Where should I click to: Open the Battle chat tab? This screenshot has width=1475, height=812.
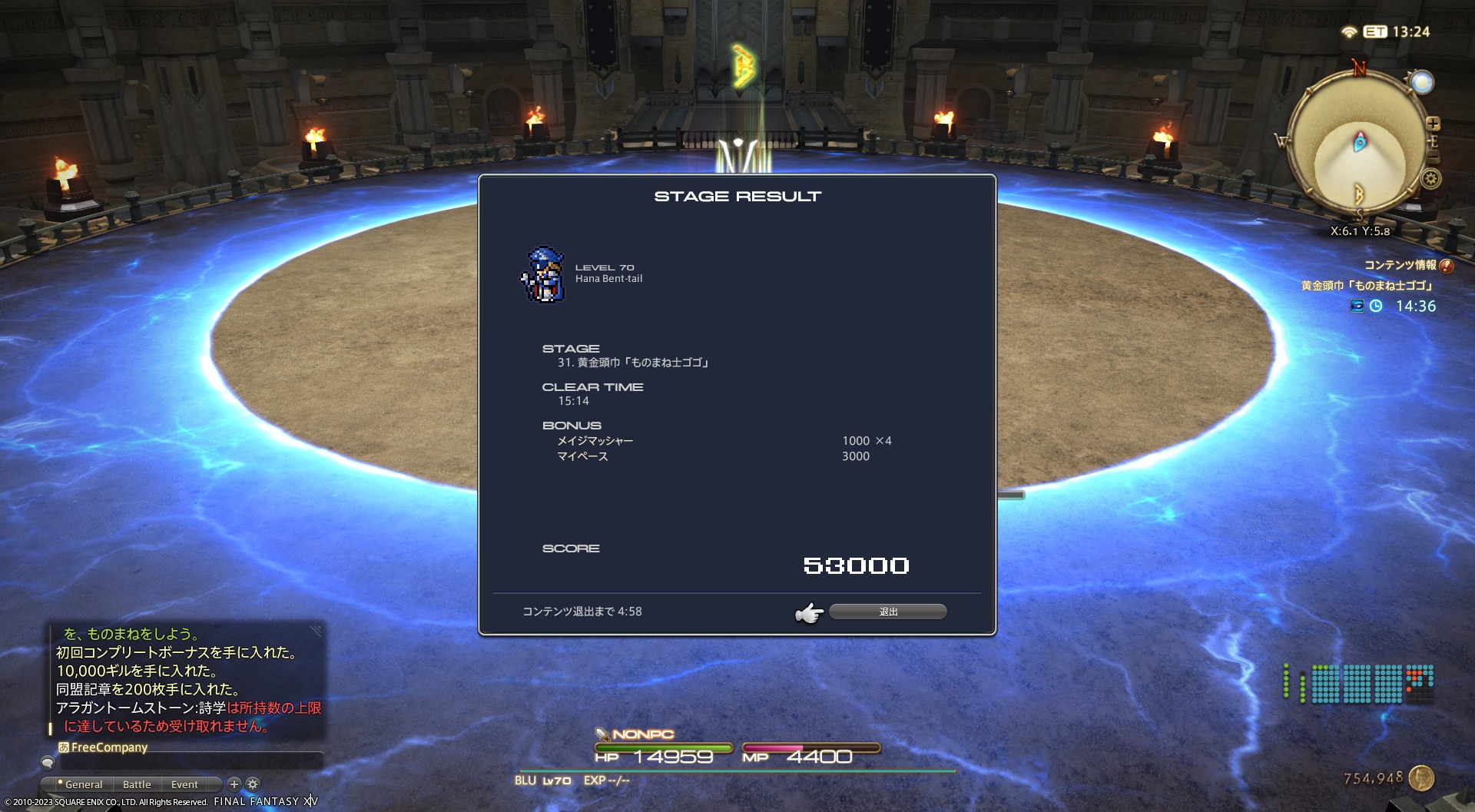coord(137,784)
